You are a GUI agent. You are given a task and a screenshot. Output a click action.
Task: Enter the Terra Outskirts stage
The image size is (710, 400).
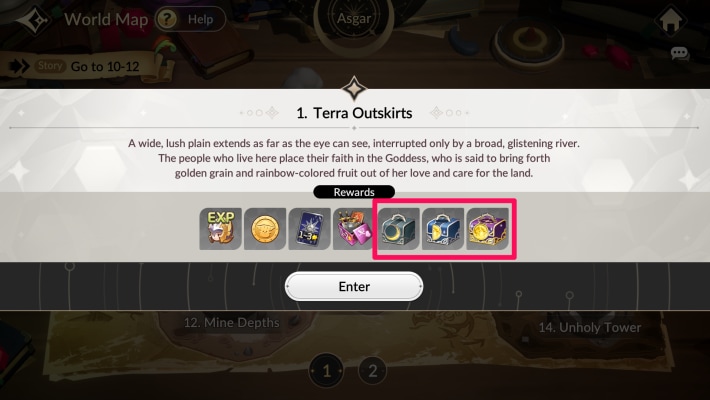pyautogui.click(x=354, y=286)
